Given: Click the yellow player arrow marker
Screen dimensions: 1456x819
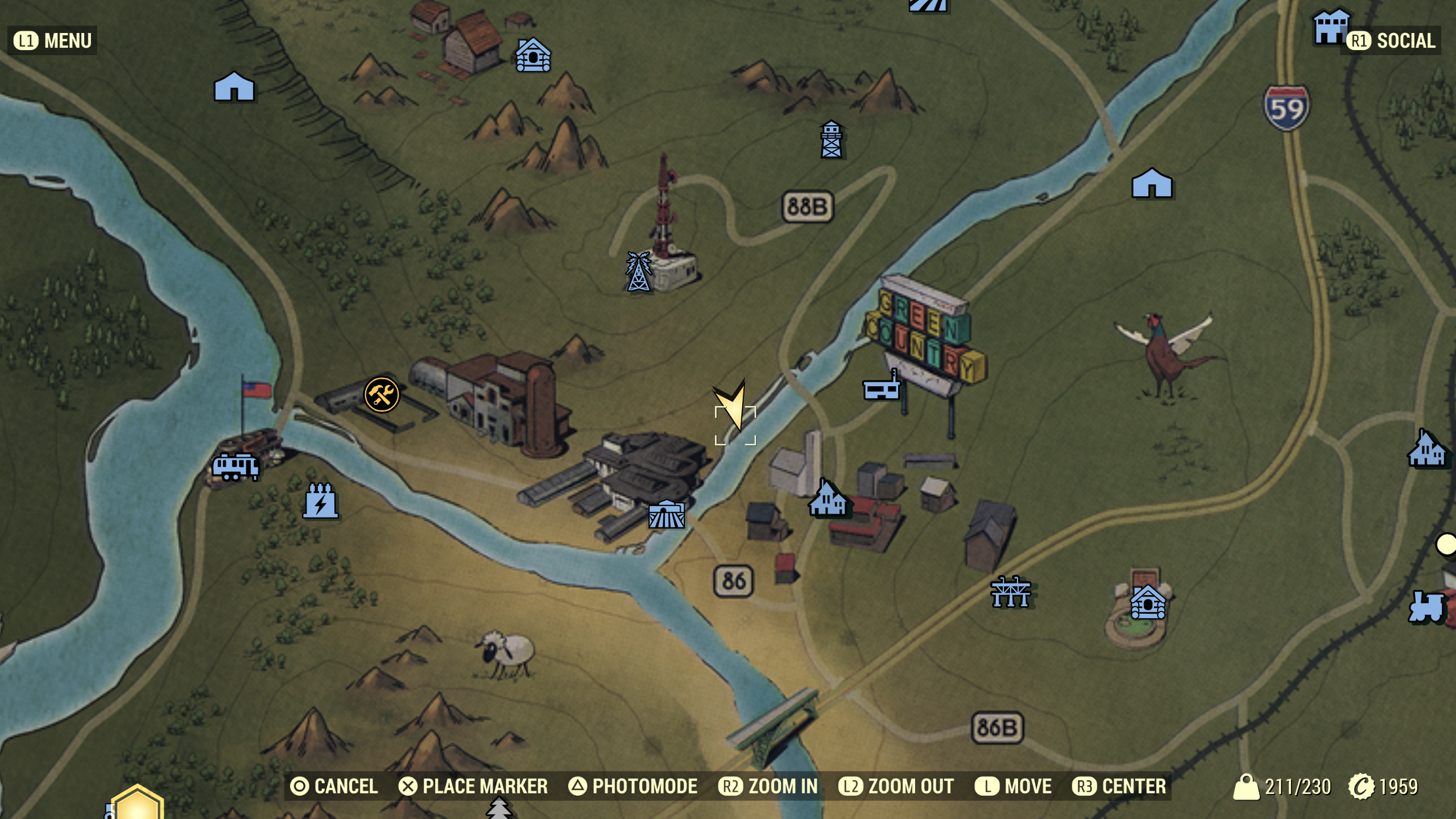Looking at the screenshot, I should click(x=733, y=405).
